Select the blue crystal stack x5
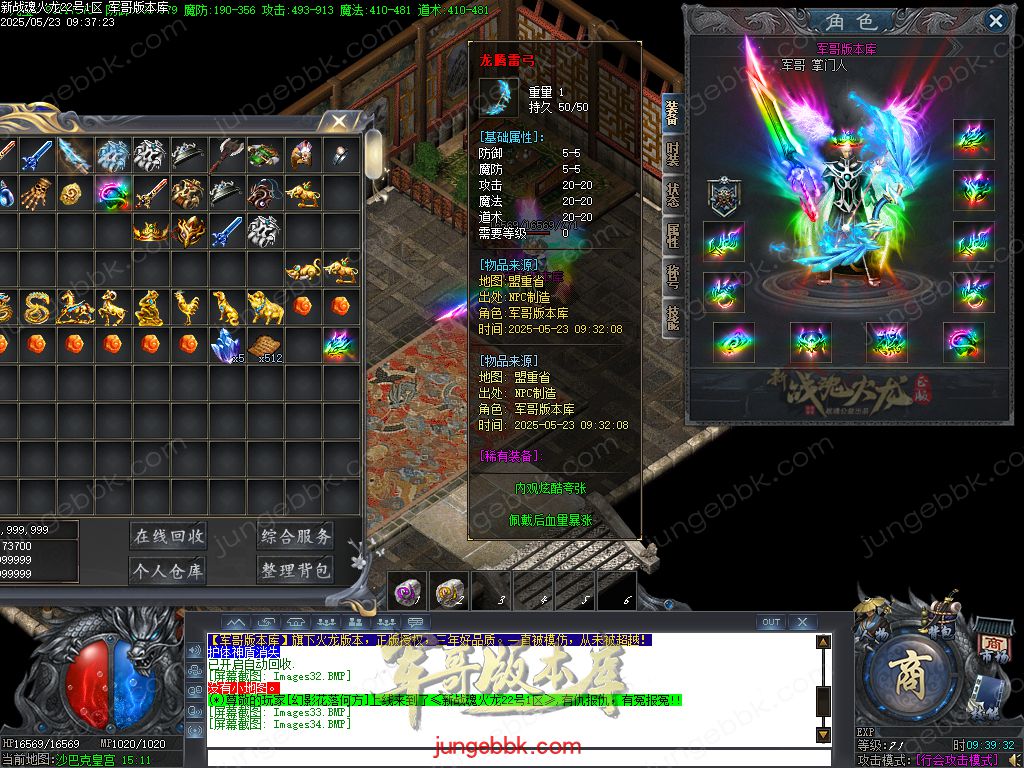This screenshot has height=768, width=1024. 225,345
